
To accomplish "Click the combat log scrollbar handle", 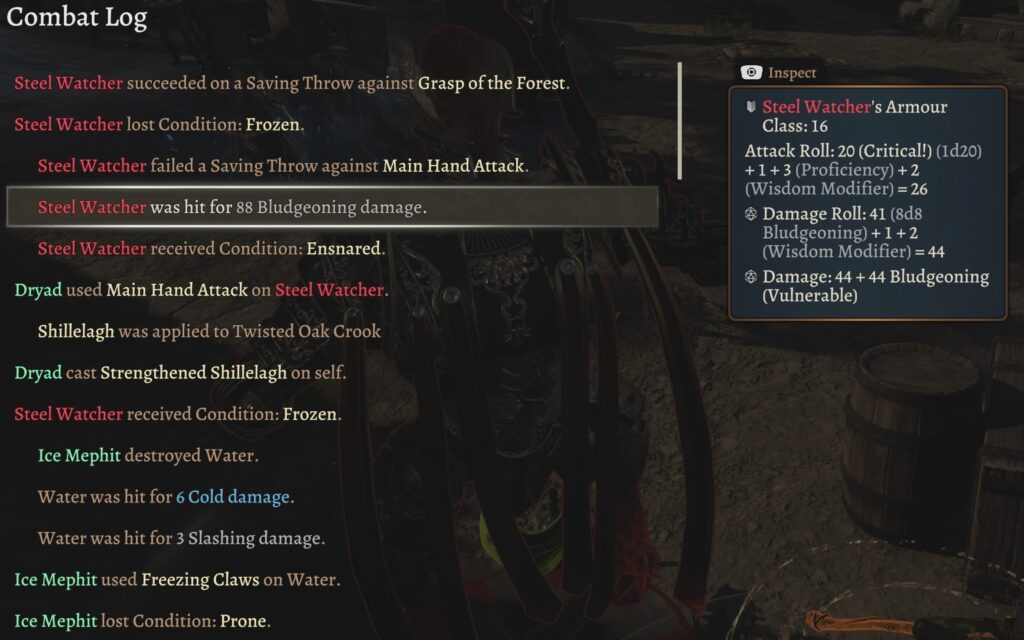I will [x=680, y=121].
